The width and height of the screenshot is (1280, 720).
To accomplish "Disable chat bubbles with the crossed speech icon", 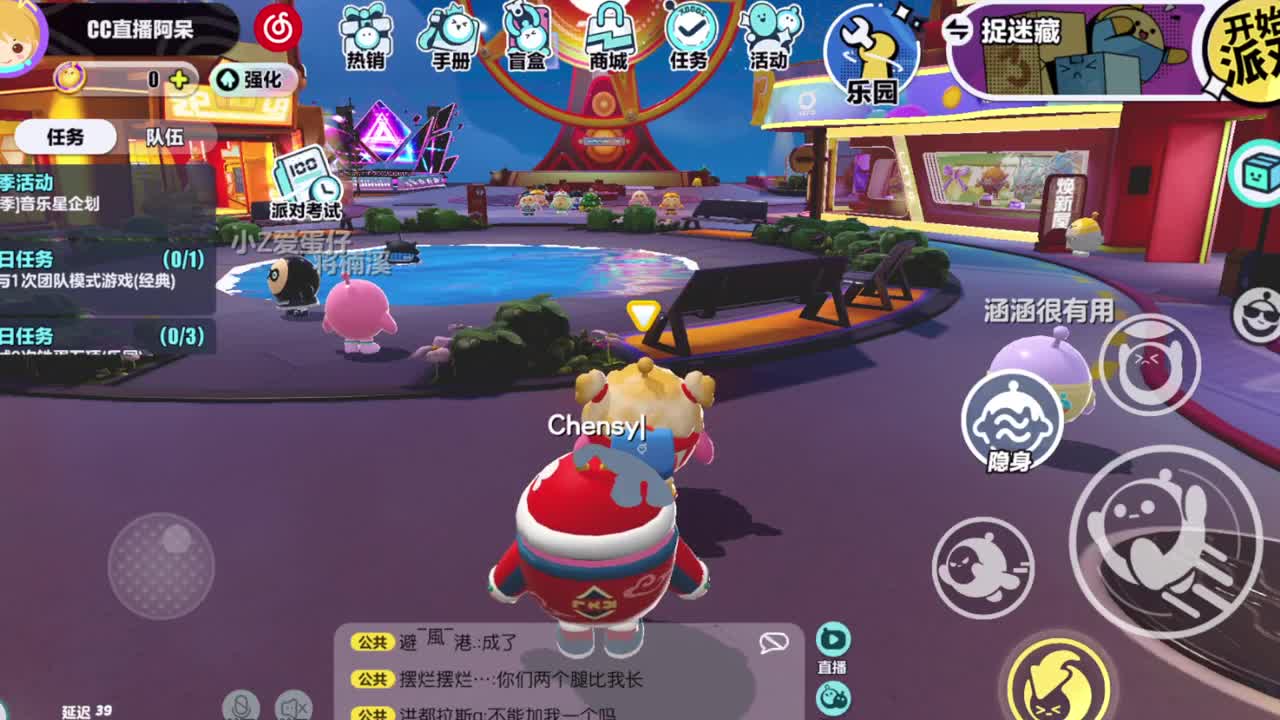I will tap(773, 642).
